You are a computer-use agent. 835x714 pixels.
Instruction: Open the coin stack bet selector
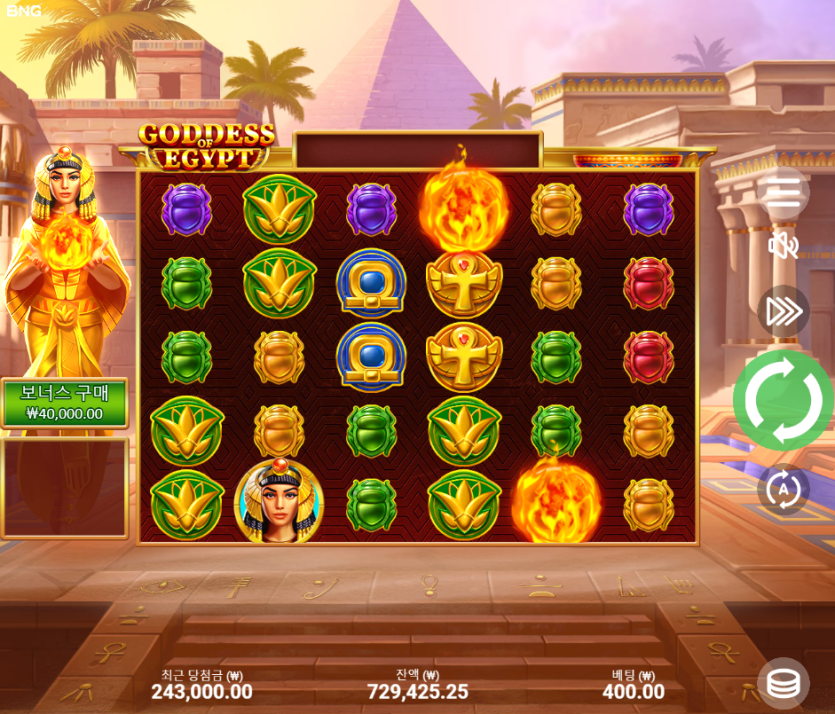point(783,684)
